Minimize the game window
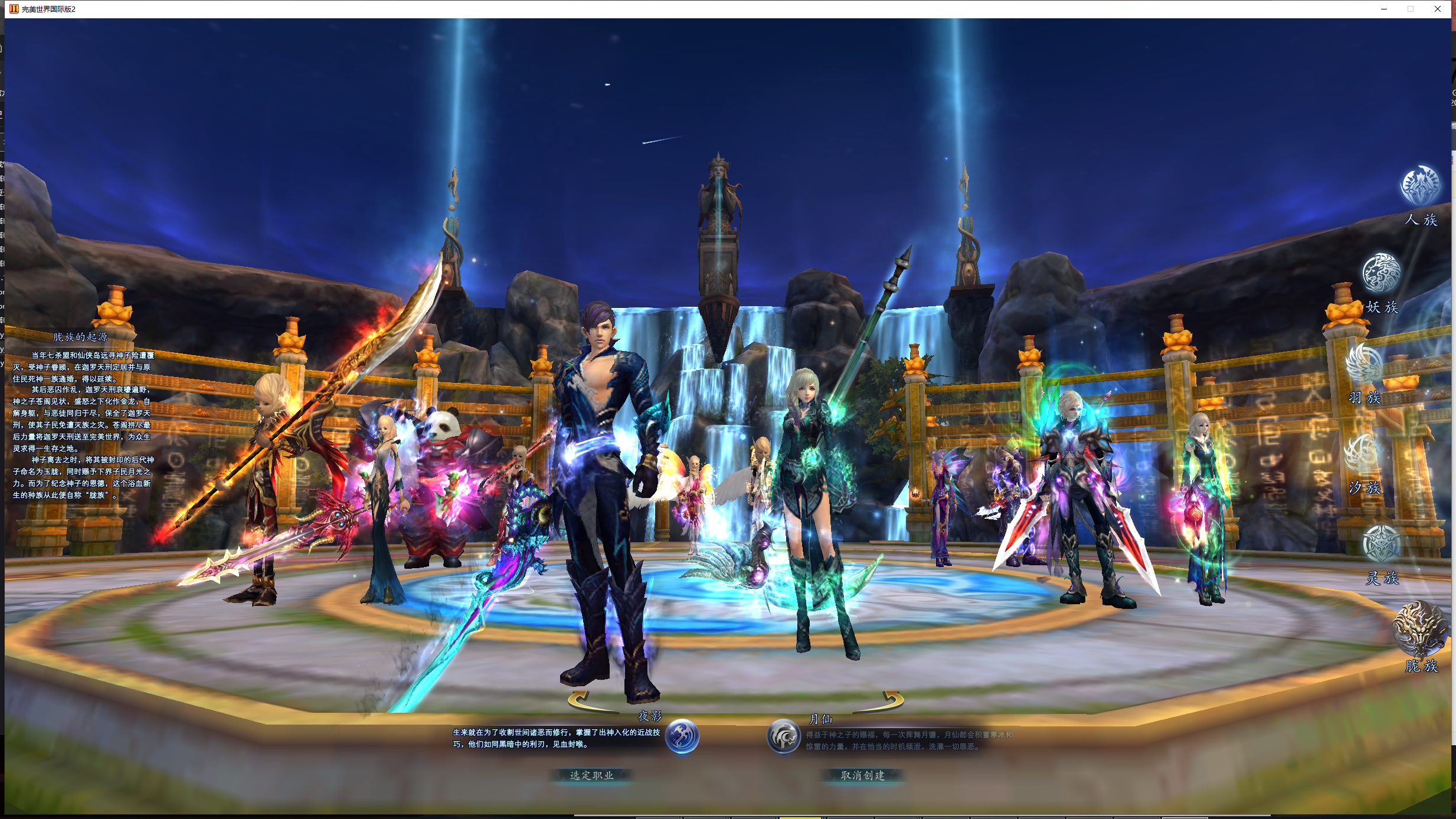 [1384, 9]
